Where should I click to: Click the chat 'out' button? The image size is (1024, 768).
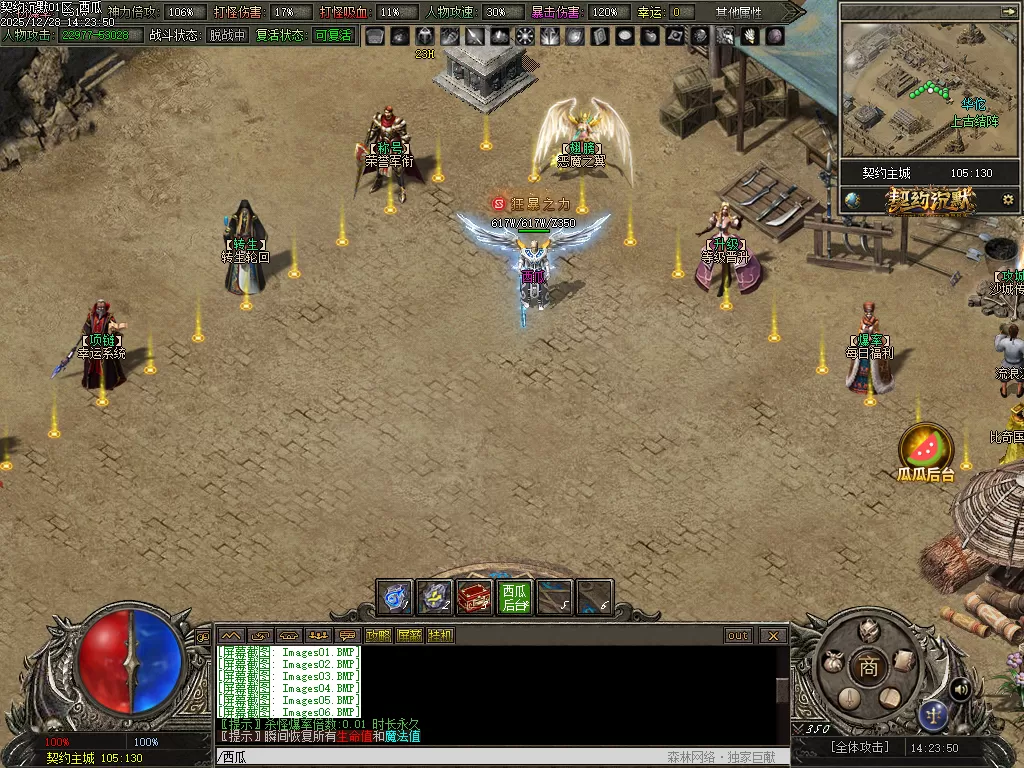coord(738,636)
